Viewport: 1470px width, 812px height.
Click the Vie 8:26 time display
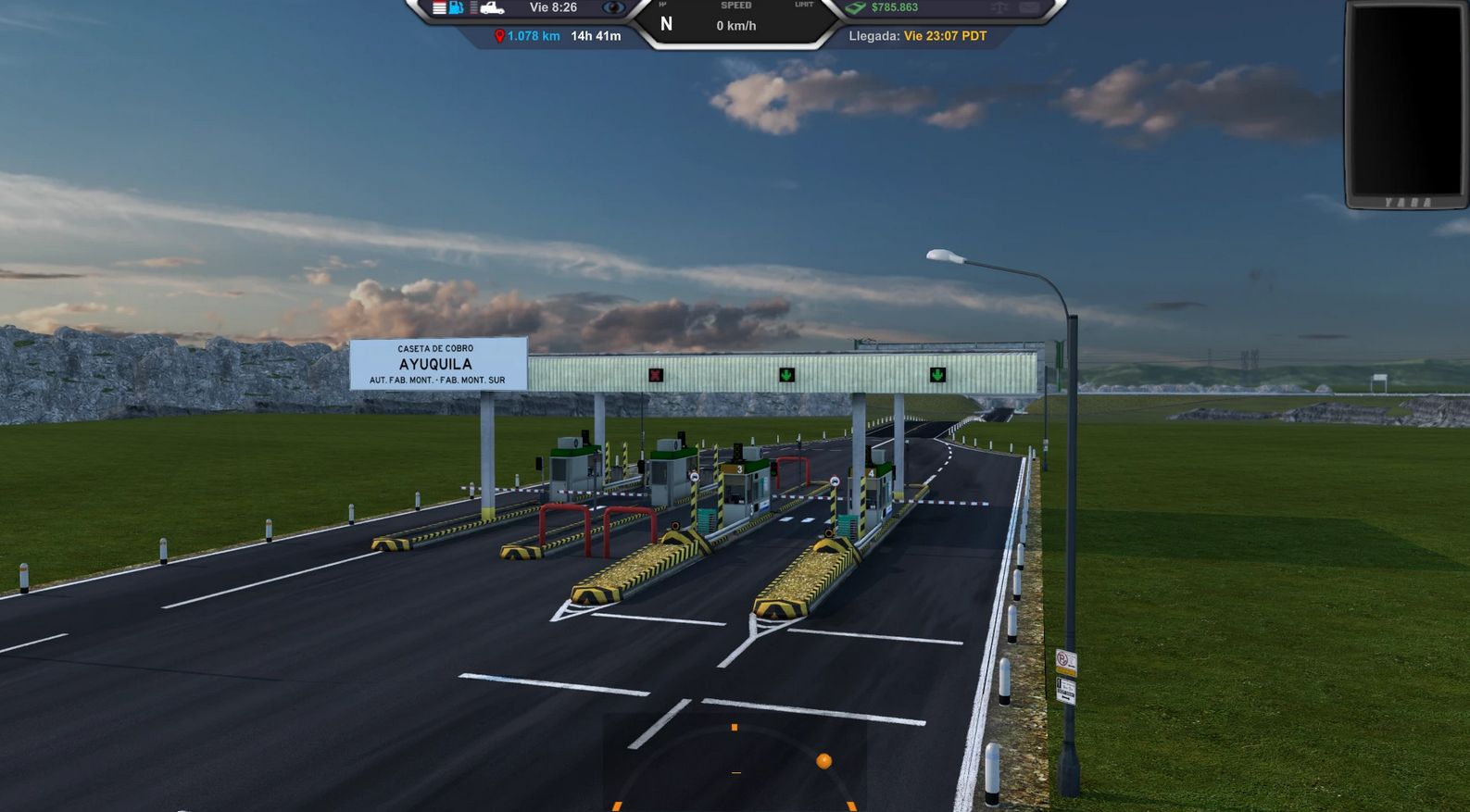coord(552,7)
